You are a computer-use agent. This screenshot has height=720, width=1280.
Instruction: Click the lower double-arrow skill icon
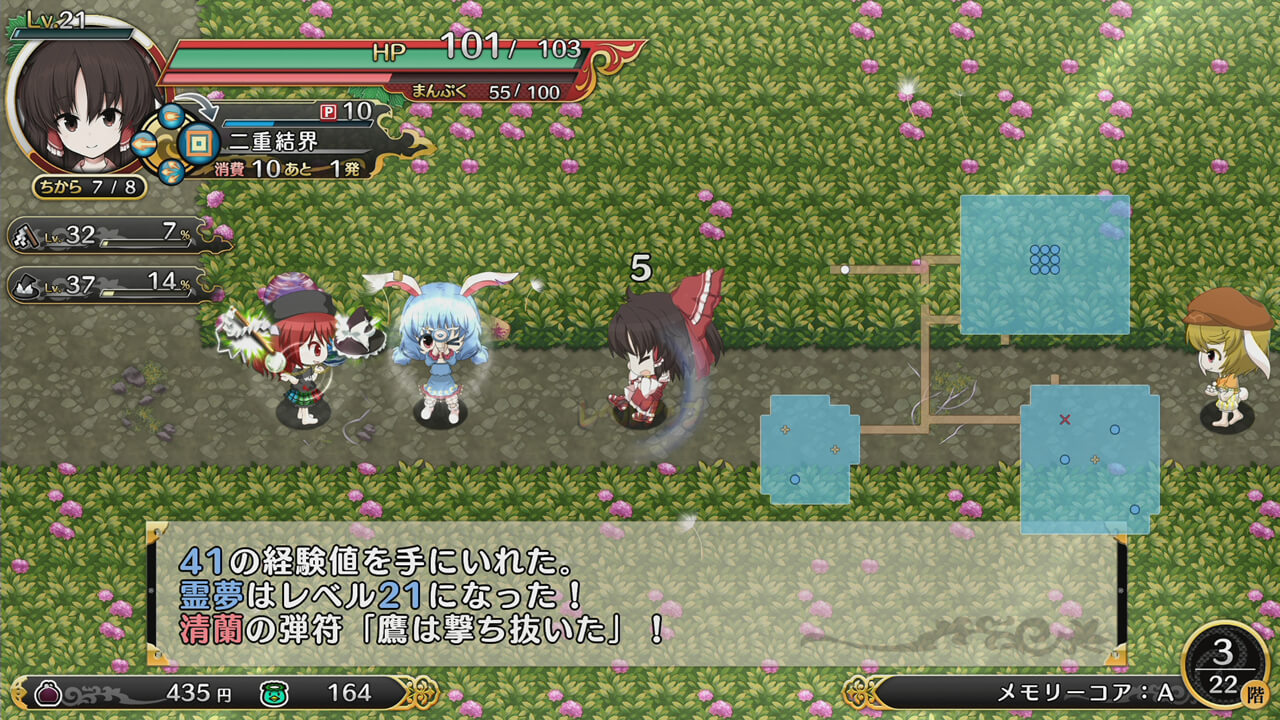click(x=170, y=172)
